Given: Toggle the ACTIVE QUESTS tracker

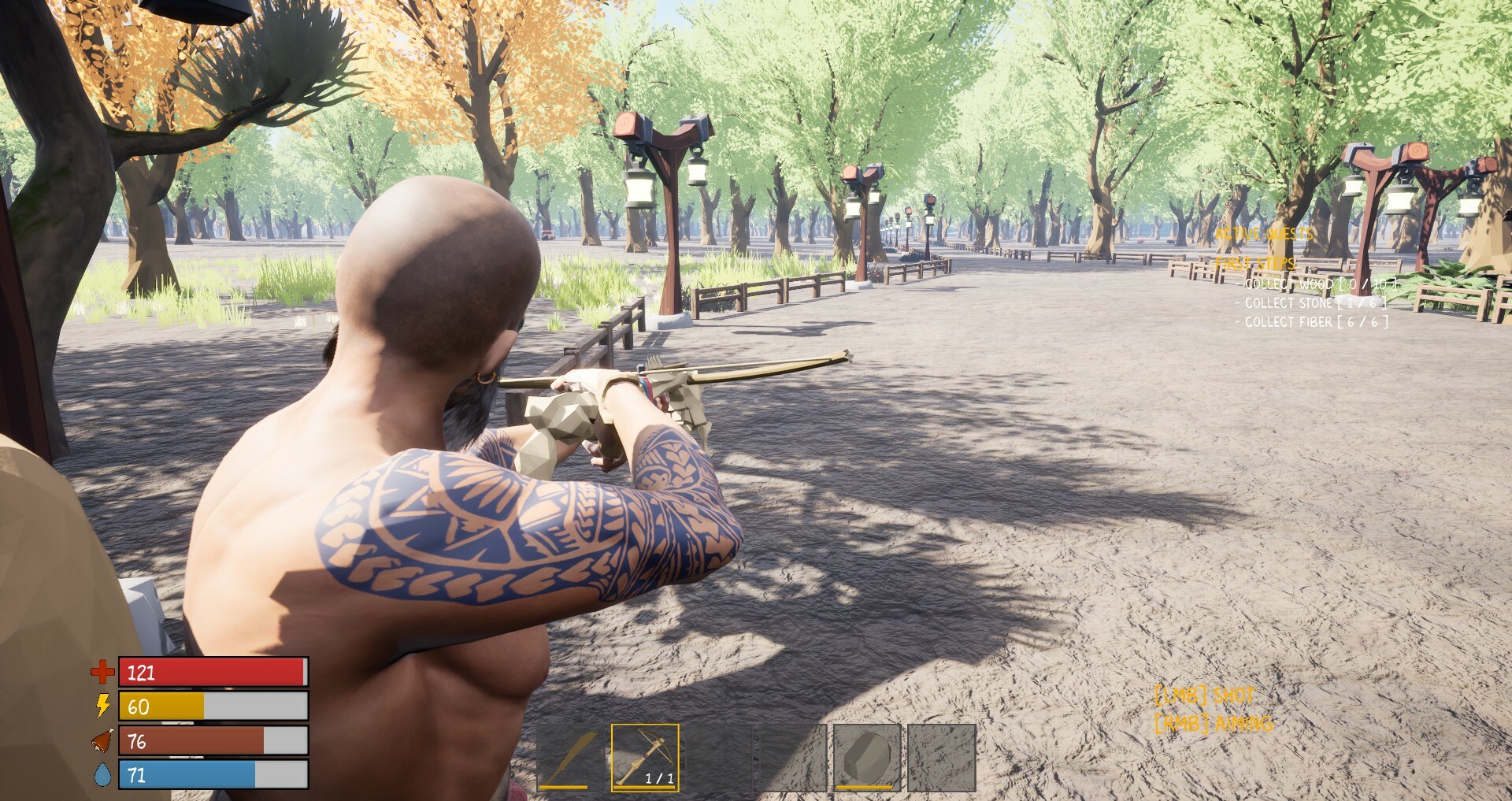Looking at the screenshot, I should (1263, 234).
